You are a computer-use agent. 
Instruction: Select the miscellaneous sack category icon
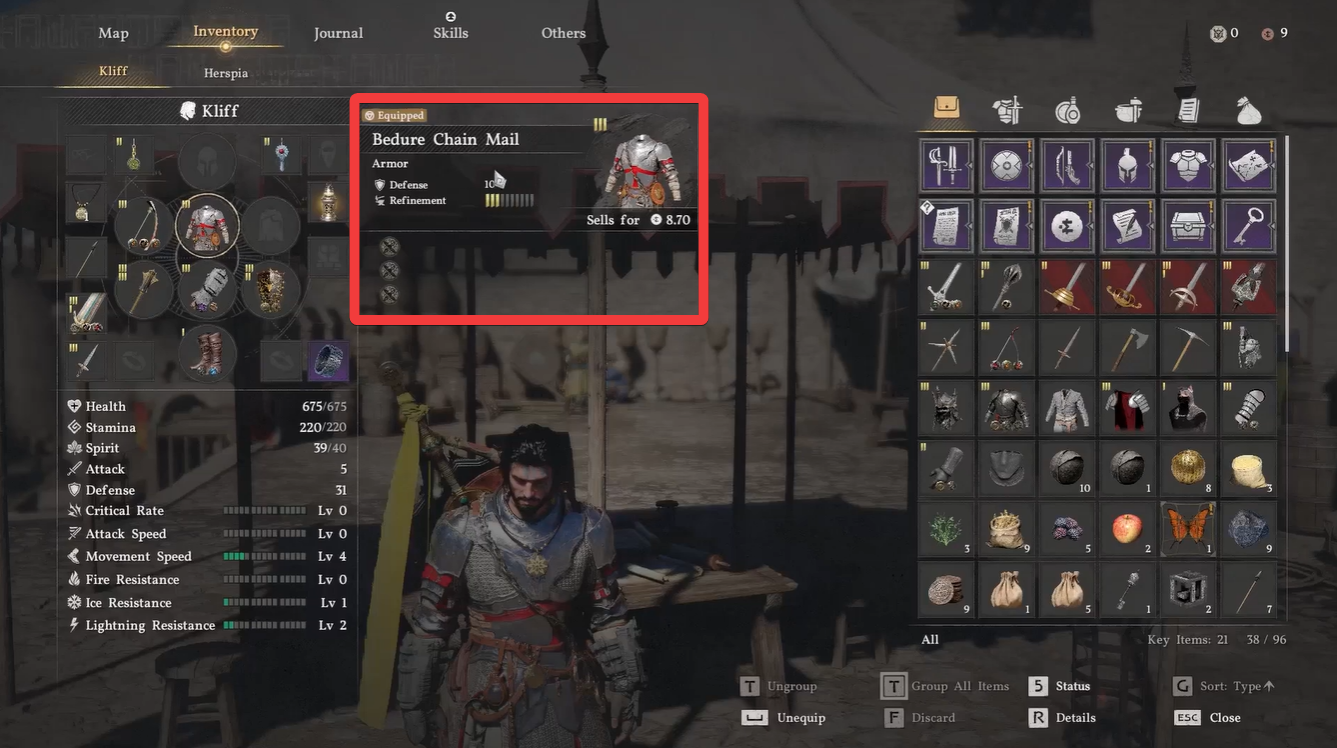tap(1248, 112)
